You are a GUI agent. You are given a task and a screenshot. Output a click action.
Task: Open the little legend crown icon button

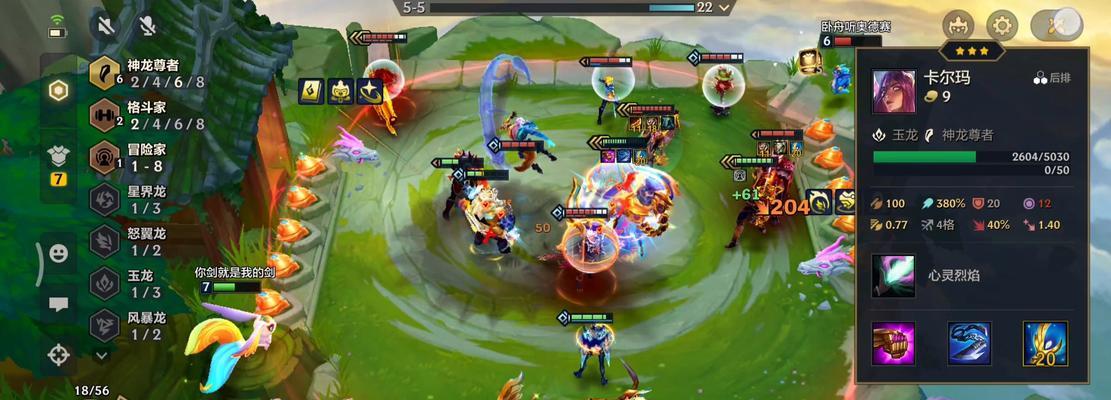click(958, 25)
